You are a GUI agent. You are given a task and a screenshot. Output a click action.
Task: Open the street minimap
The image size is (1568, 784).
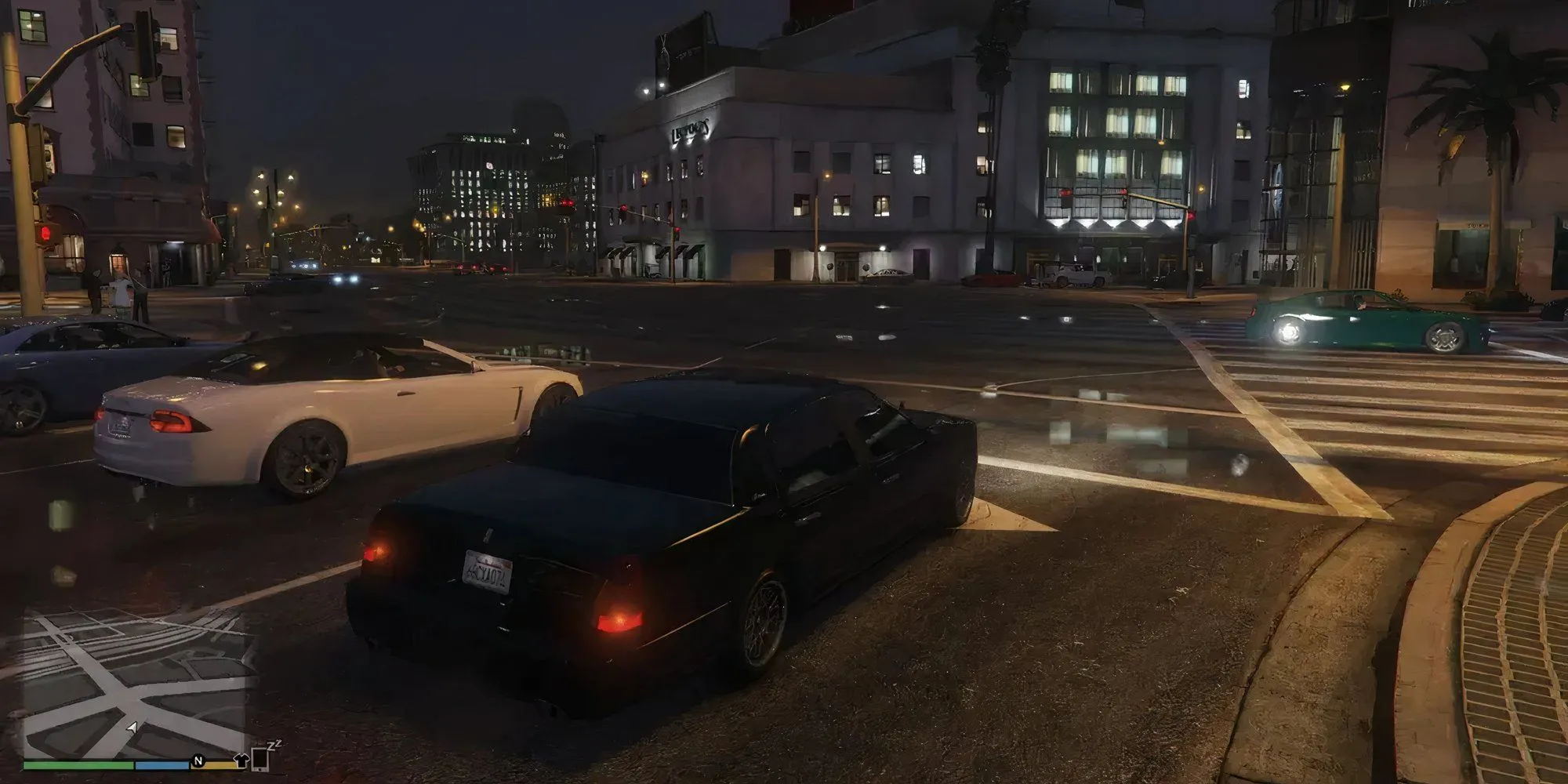137,684
